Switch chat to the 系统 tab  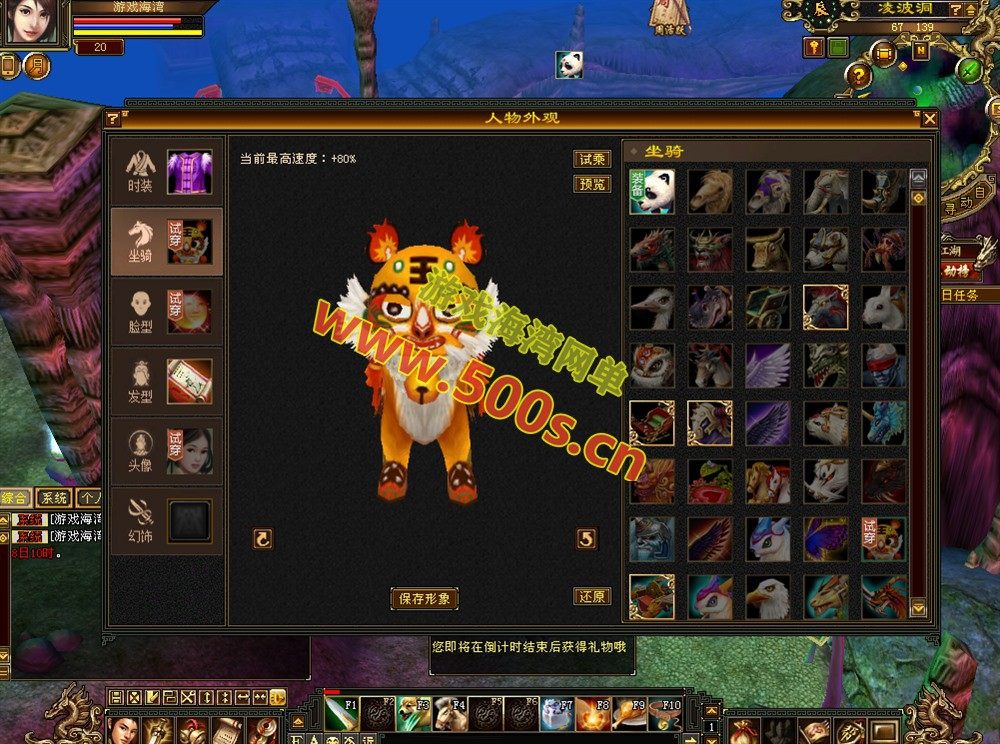click(x=54, y=498)
